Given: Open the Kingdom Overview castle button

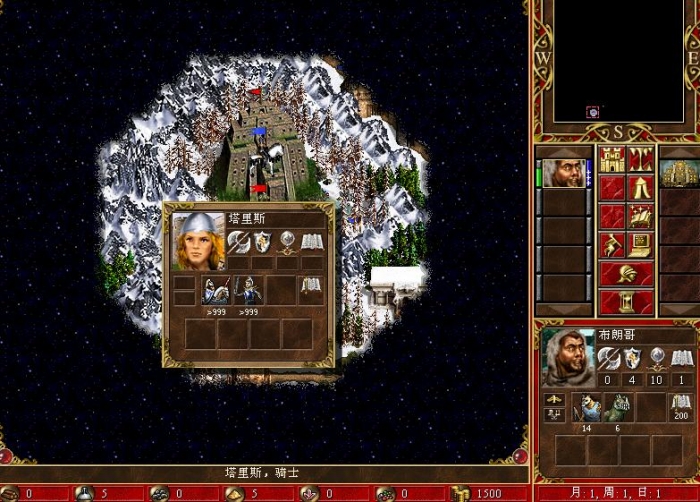Looking at the screenshot, I should coord(612,159).
